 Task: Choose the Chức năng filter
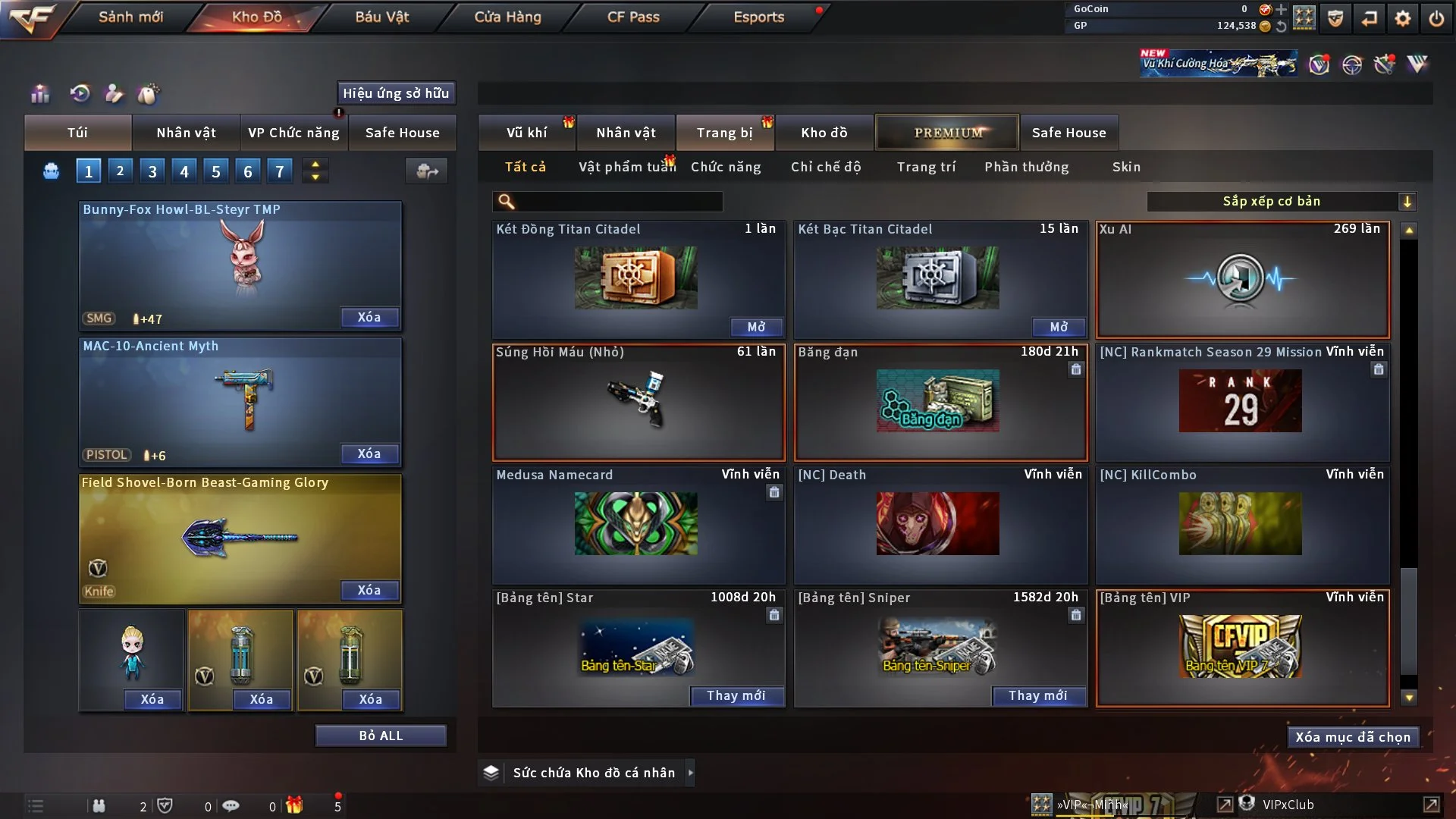(726, 167)
